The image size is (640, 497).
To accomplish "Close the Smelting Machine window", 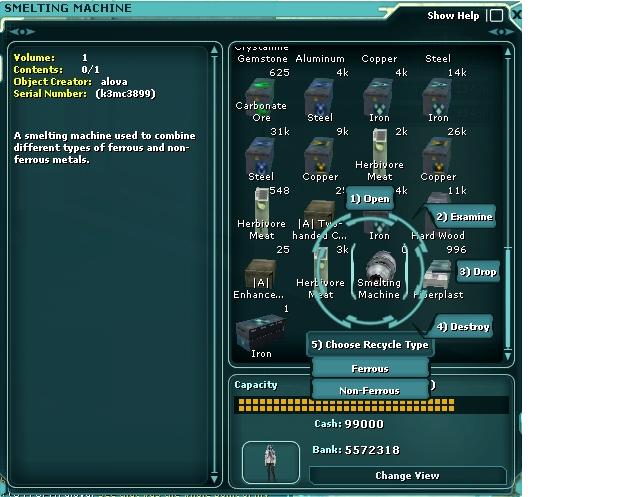I will 515,16.
